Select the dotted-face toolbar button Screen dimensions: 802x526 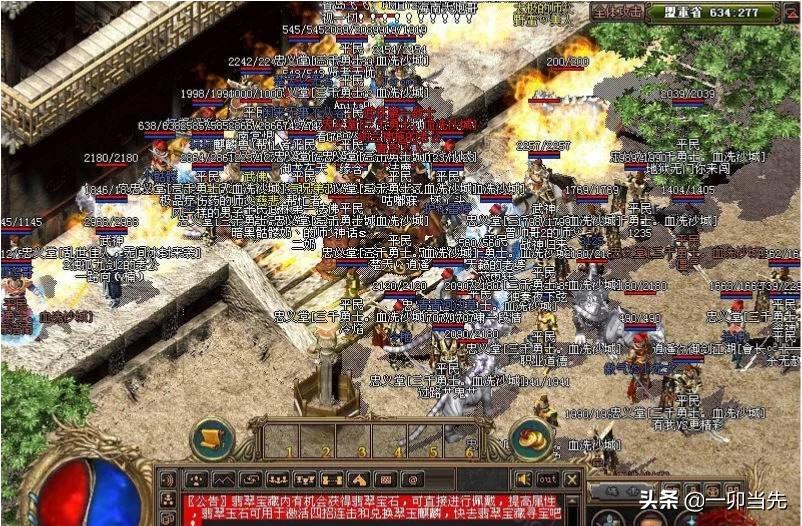coord(196,479)
